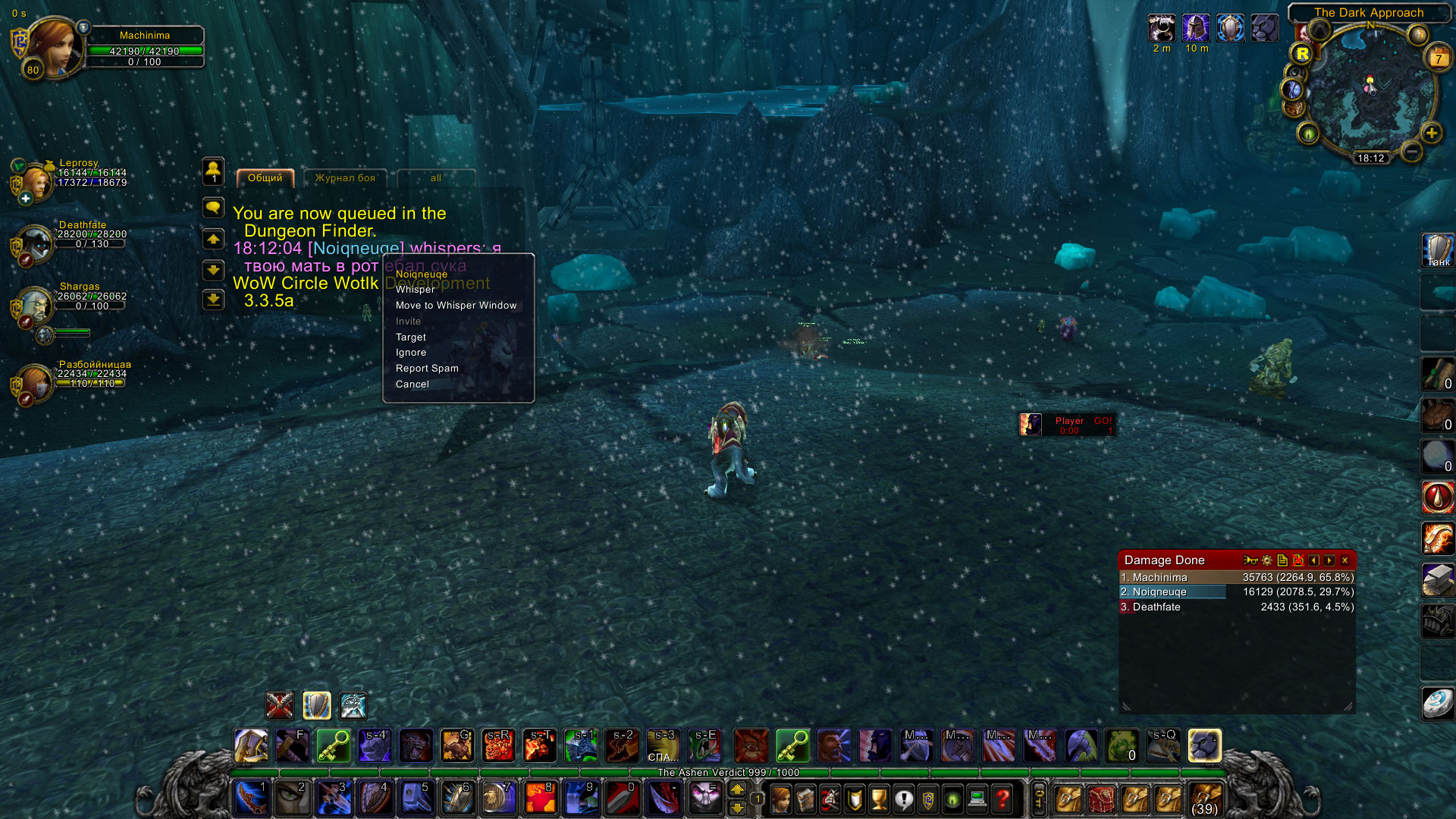Activate the shield stance icon

click(316, 706)
